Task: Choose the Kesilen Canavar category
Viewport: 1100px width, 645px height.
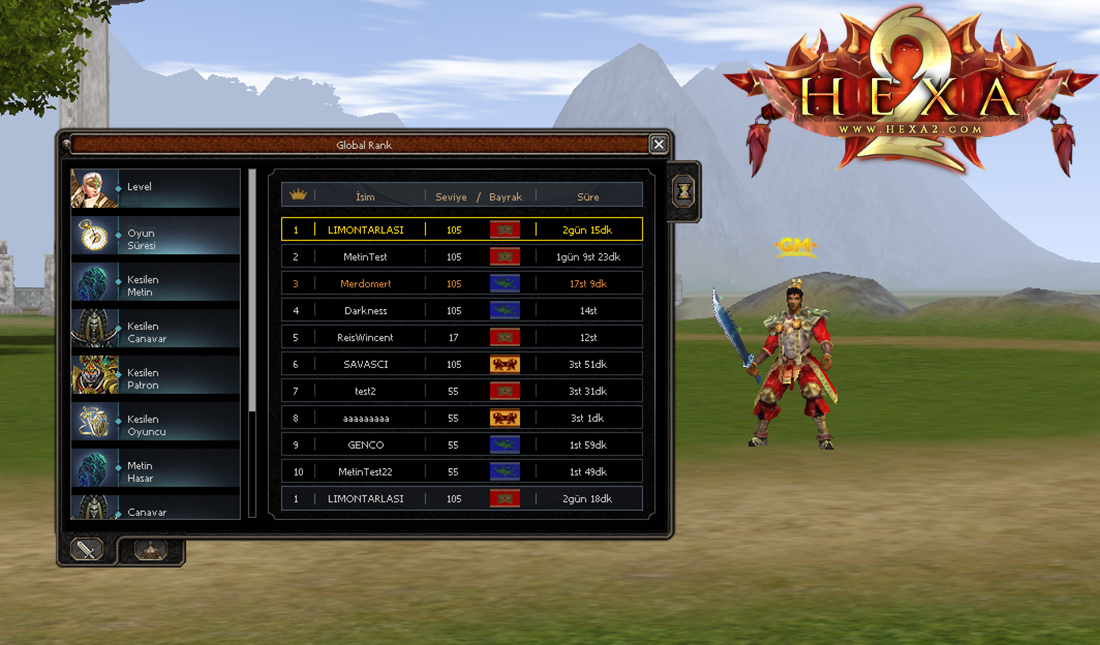Action: coord(155,332)
